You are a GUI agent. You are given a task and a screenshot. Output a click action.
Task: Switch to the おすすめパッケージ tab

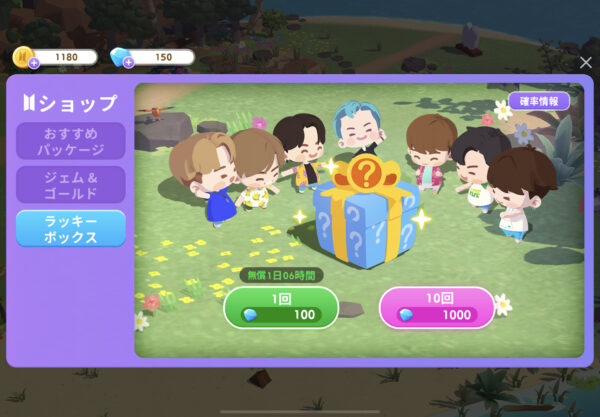tap(70, 141)
